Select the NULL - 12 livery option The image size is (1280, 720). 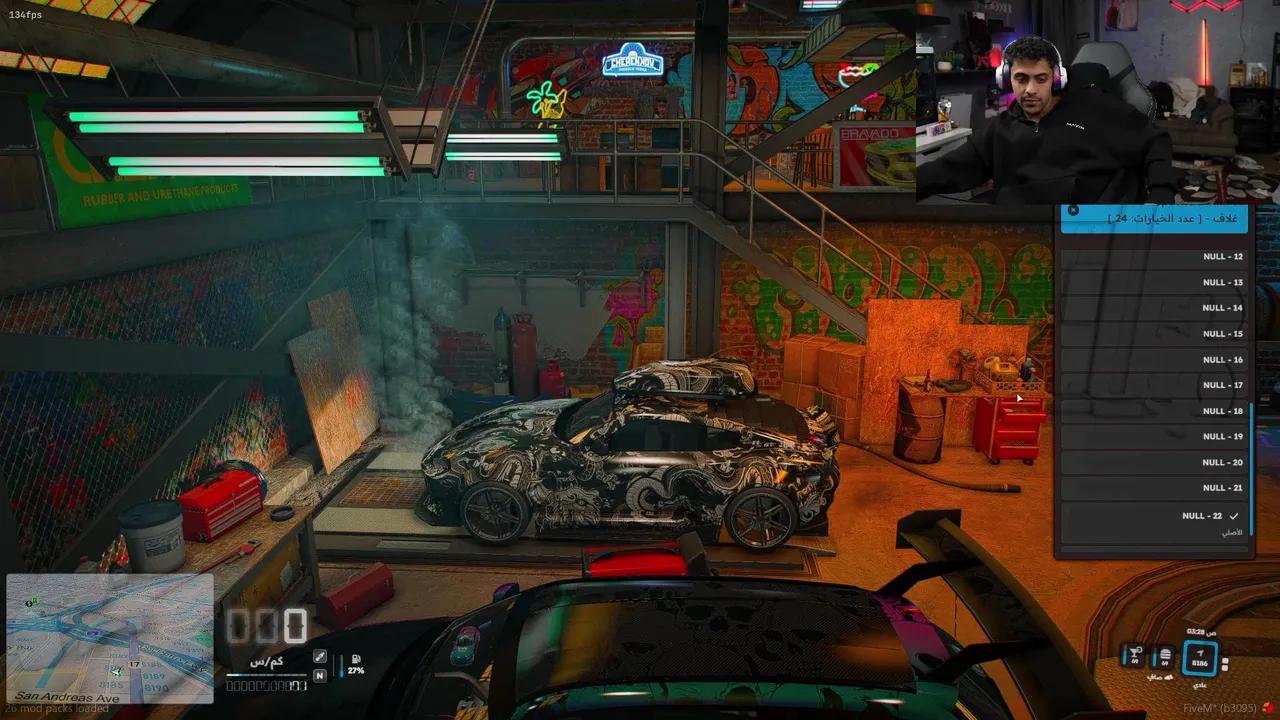1153,257
